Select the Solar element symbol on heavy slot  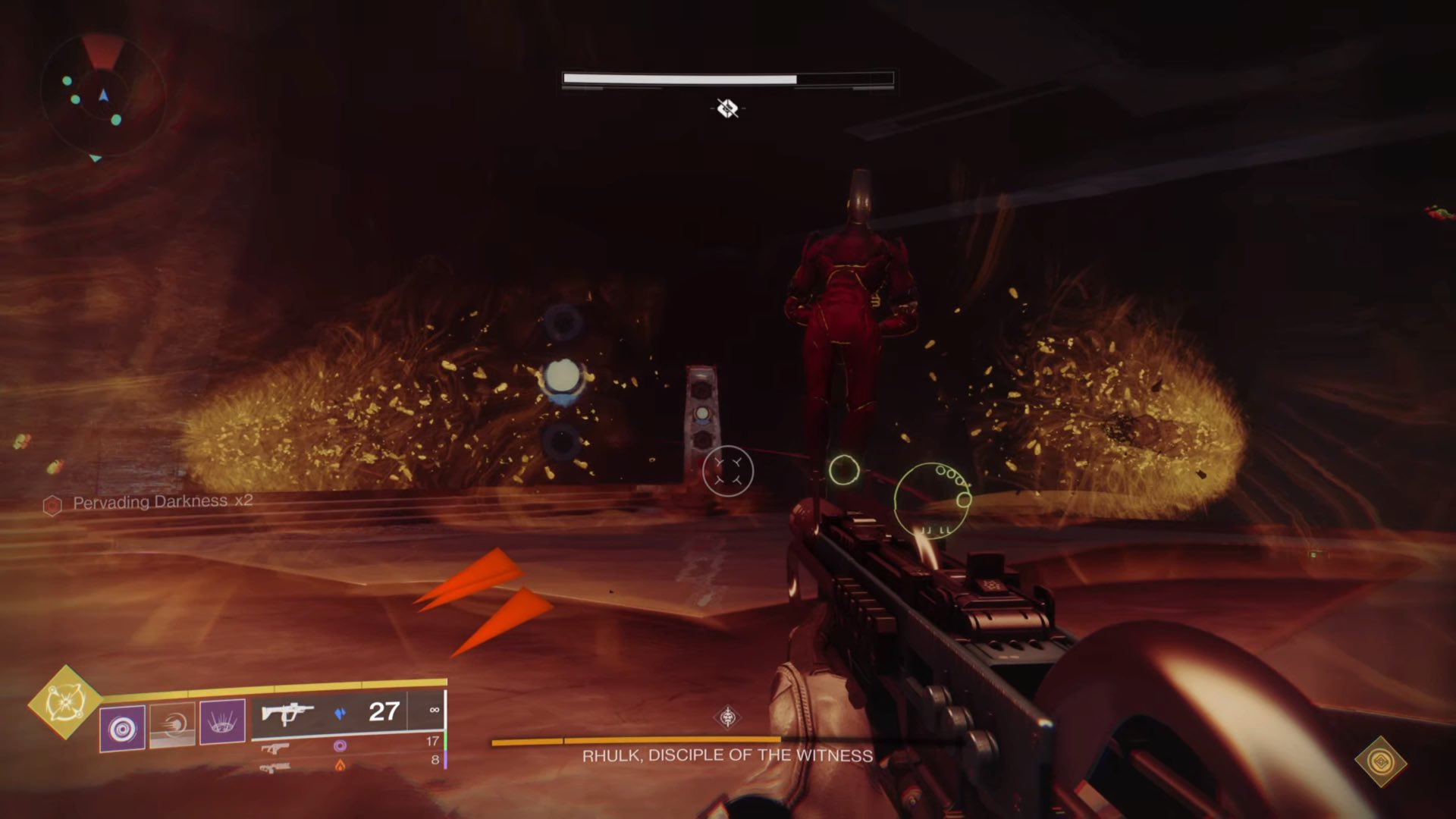340,764
